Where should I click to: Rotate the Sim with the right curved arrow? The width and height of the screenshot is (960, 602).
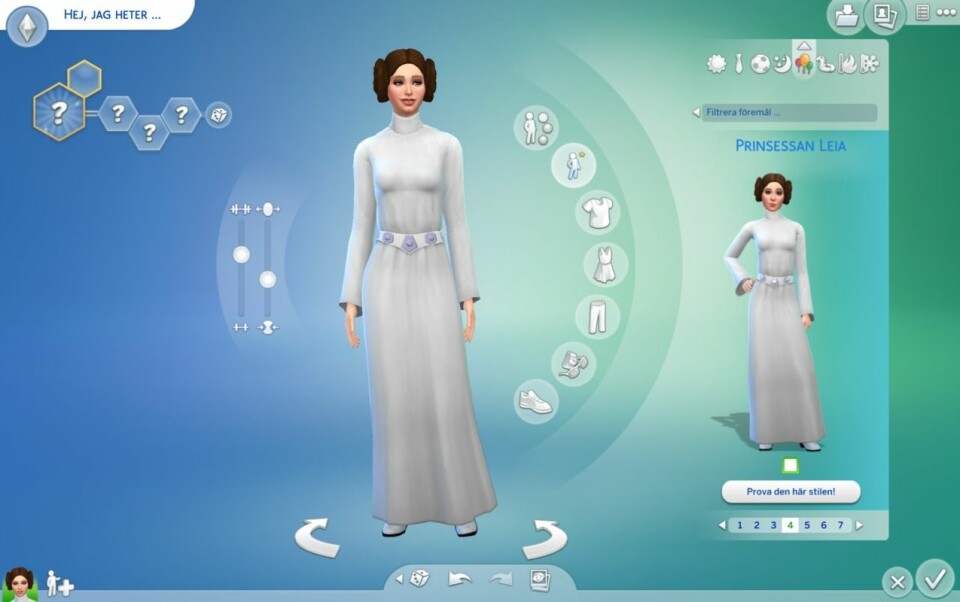click(x=545, y=537)
